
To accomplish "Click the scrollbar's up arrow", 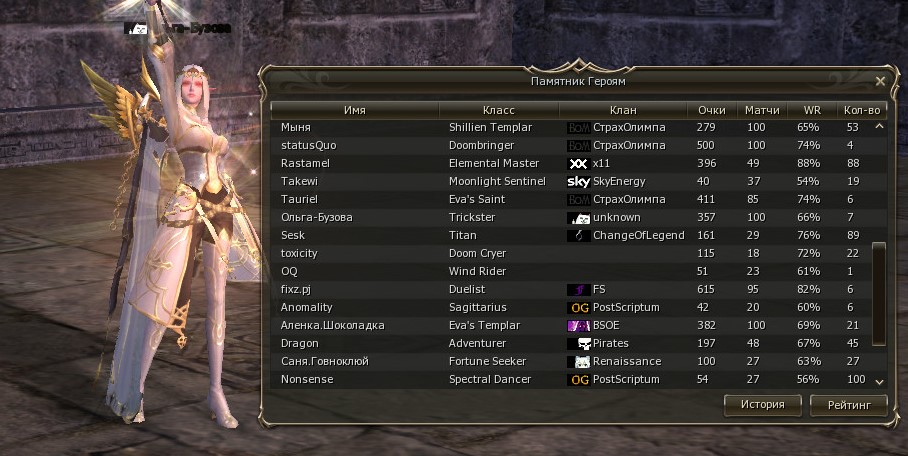I will [x=880, y=127].
